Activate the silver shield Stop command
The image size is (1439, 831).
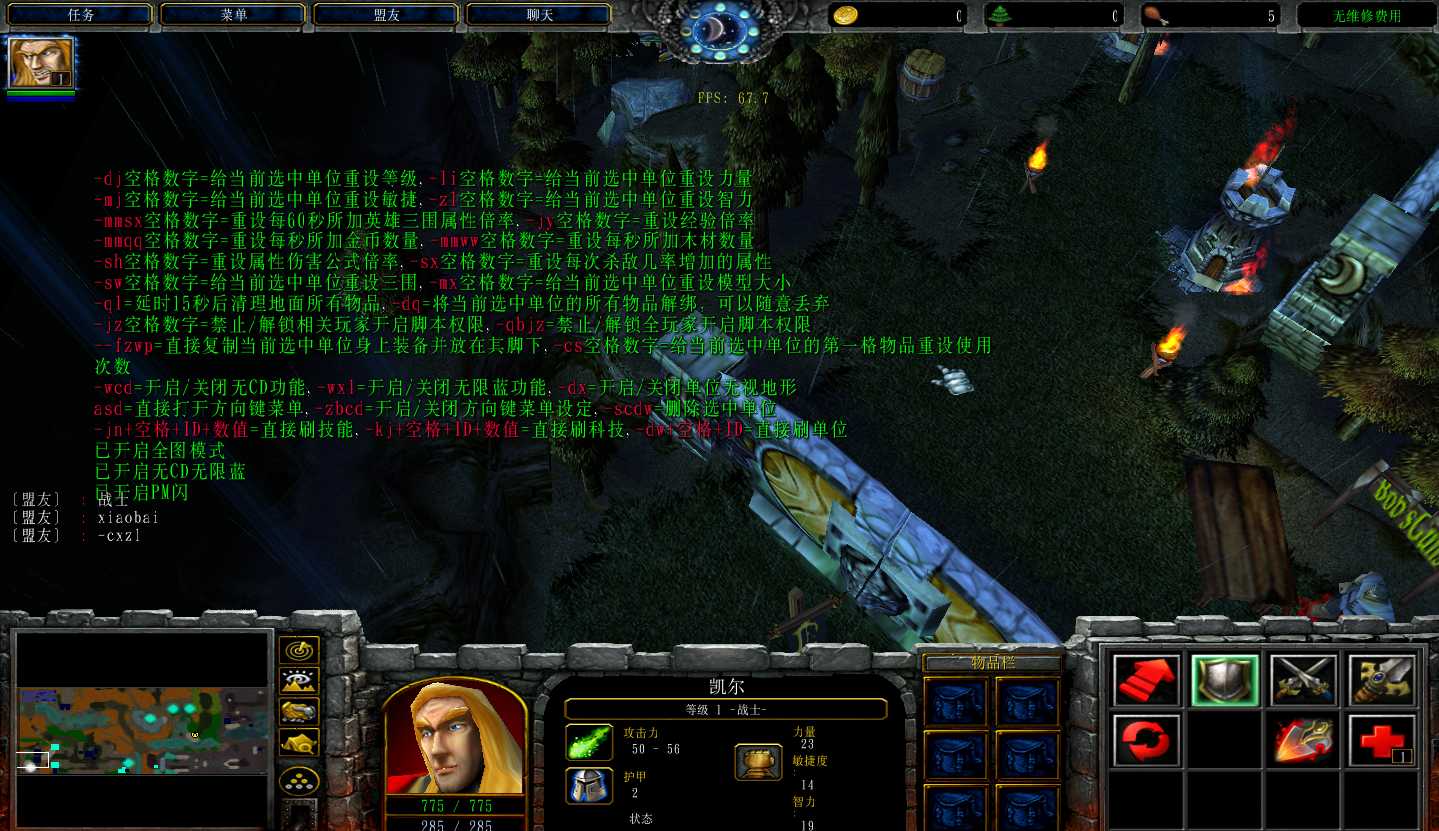pos(1225,681)
